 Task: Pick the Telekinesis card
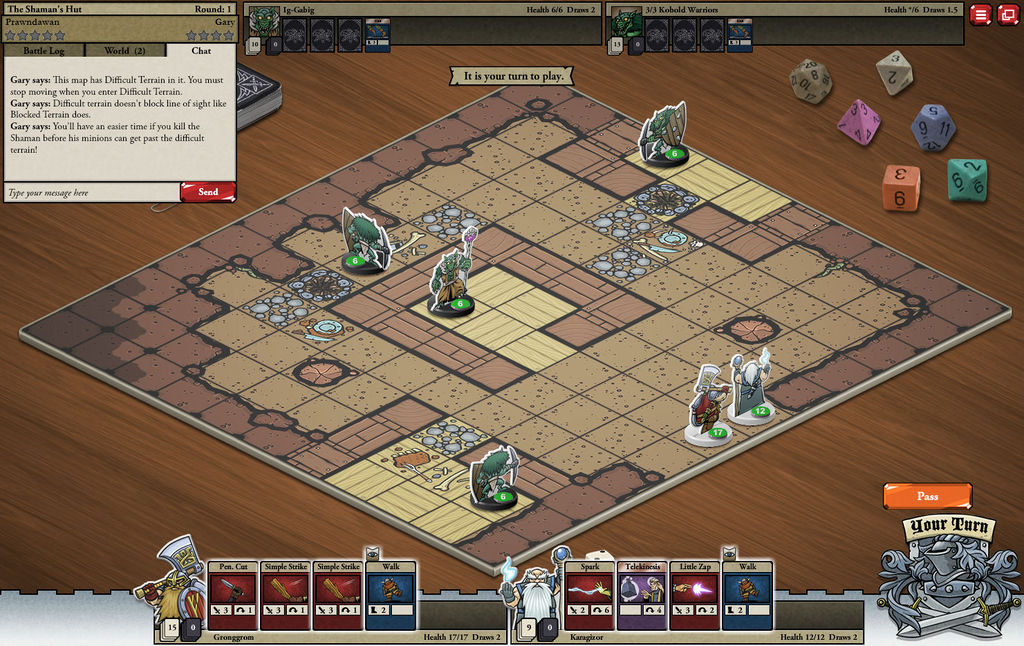(642, 596)
